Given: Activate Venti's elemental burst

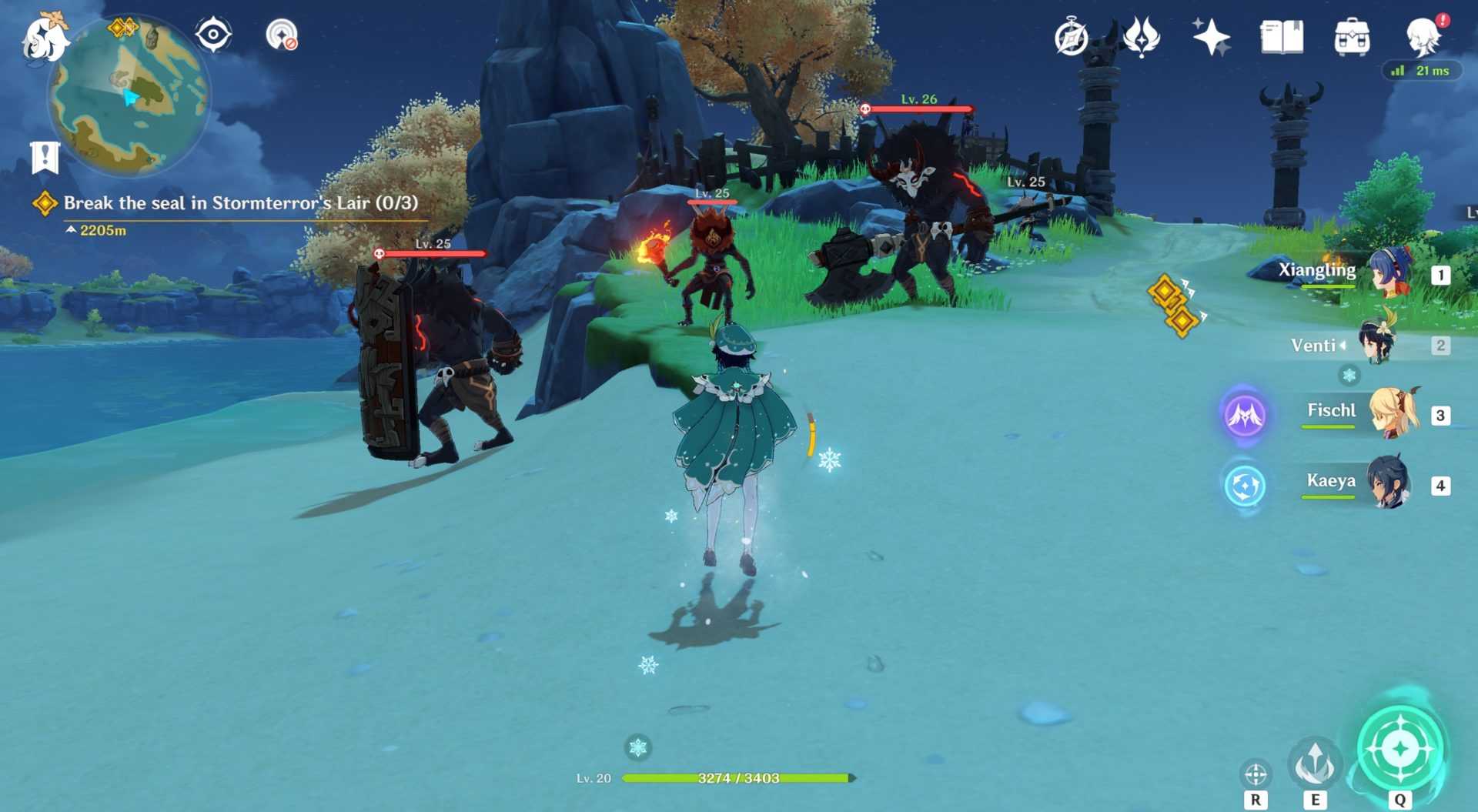Looking at the screenshot, I should pyautogui.click(x=1399, y=747).
